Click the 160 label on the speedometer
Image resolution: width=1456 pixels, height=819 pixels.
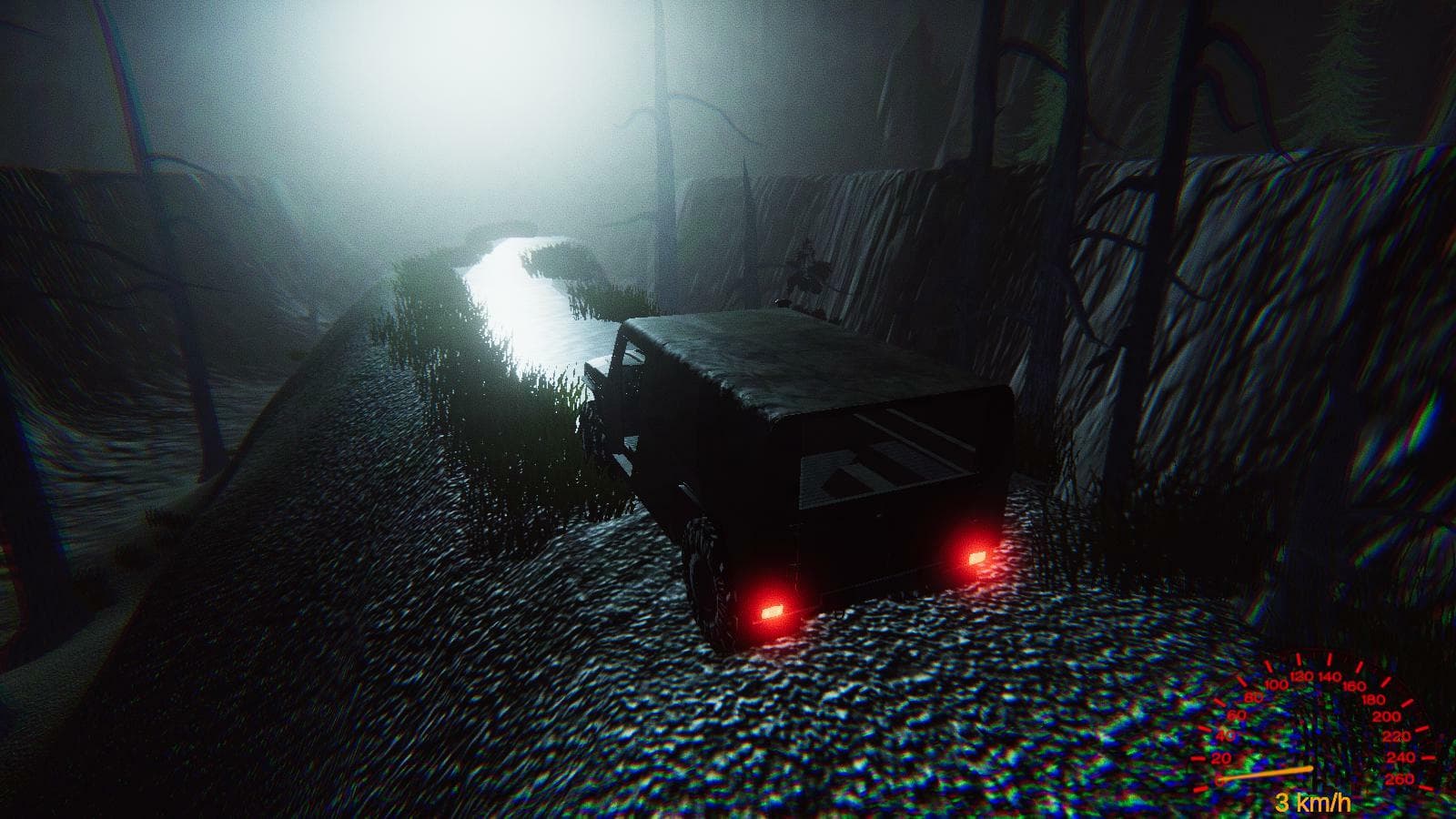[x=1355, y=684]
